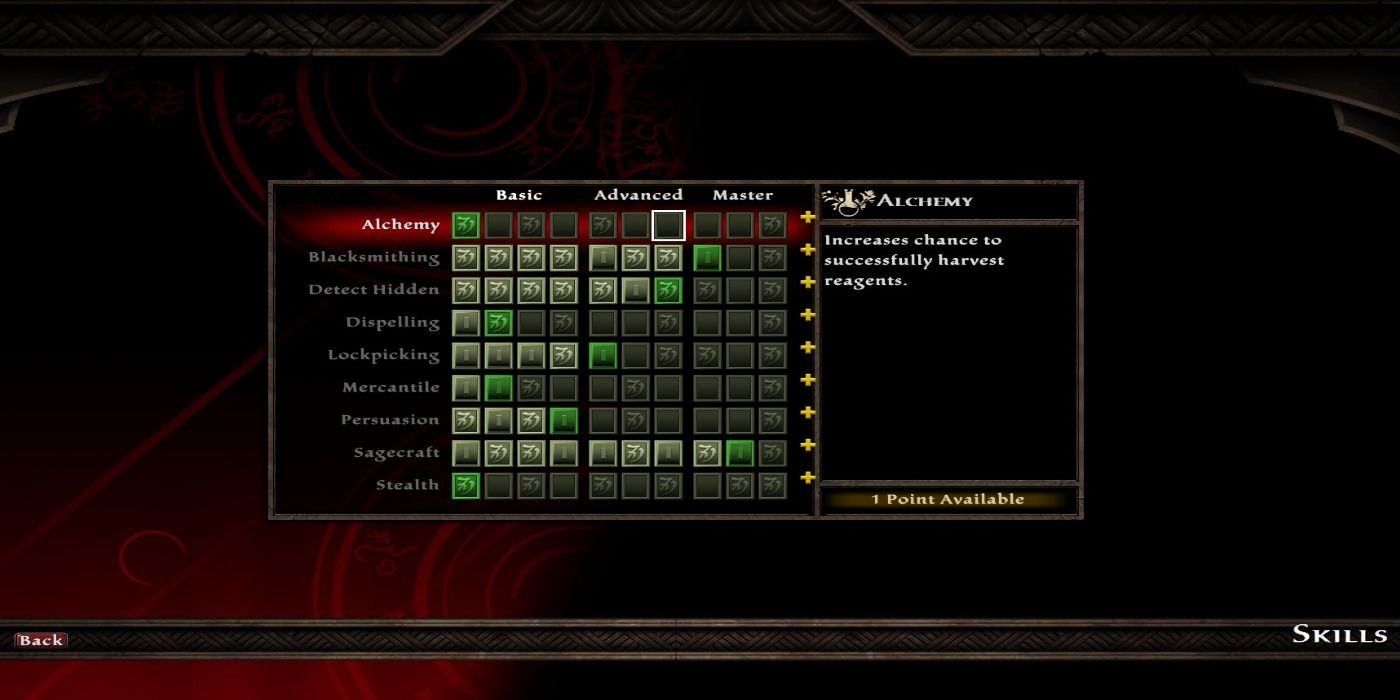The width and height of the screenshot is (1400, 700).
Task: Add a point to Alchemy with plus
Action: click(808, 218)
